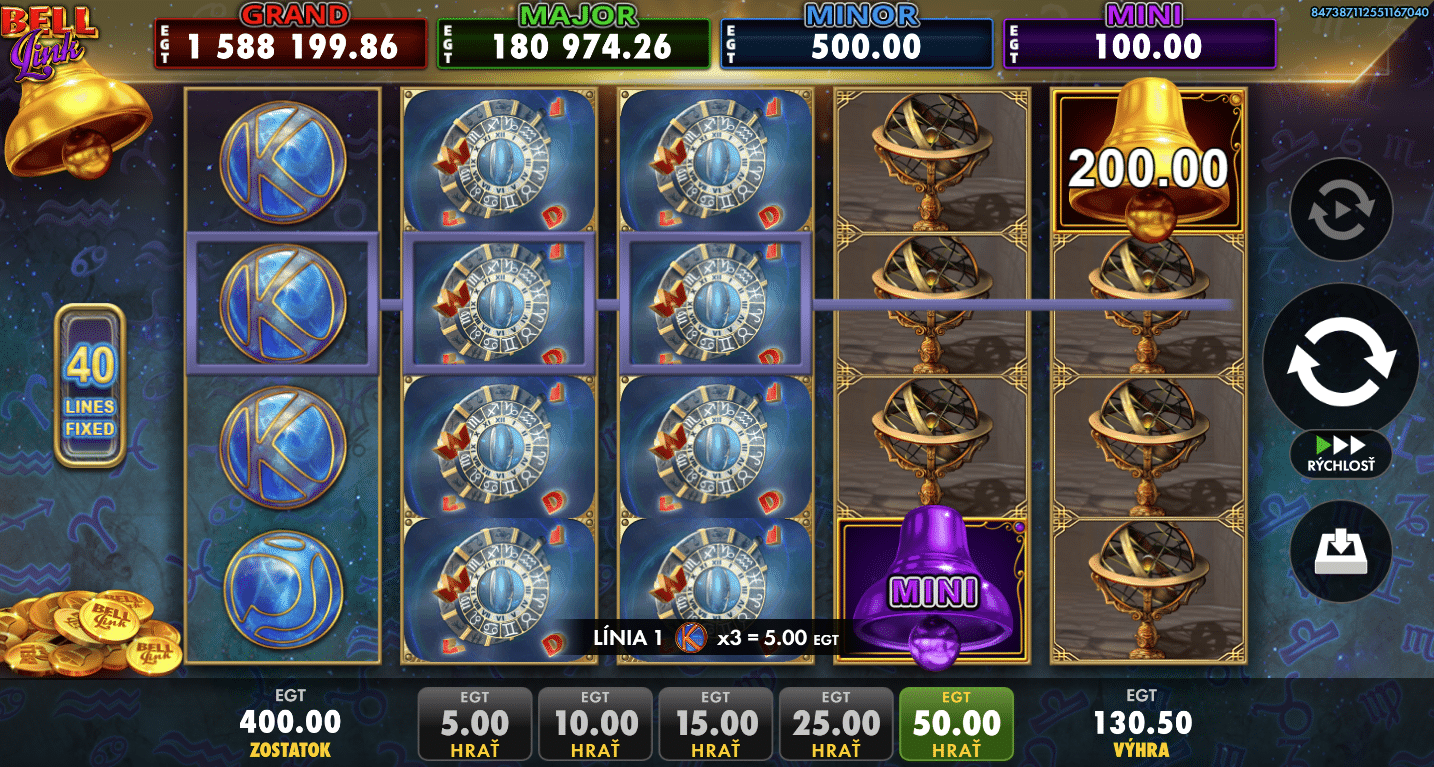The width and height of the screenshot is (1434, 767).
Task: Click the collect/cashout tray icon
Action: (1341, 552)
